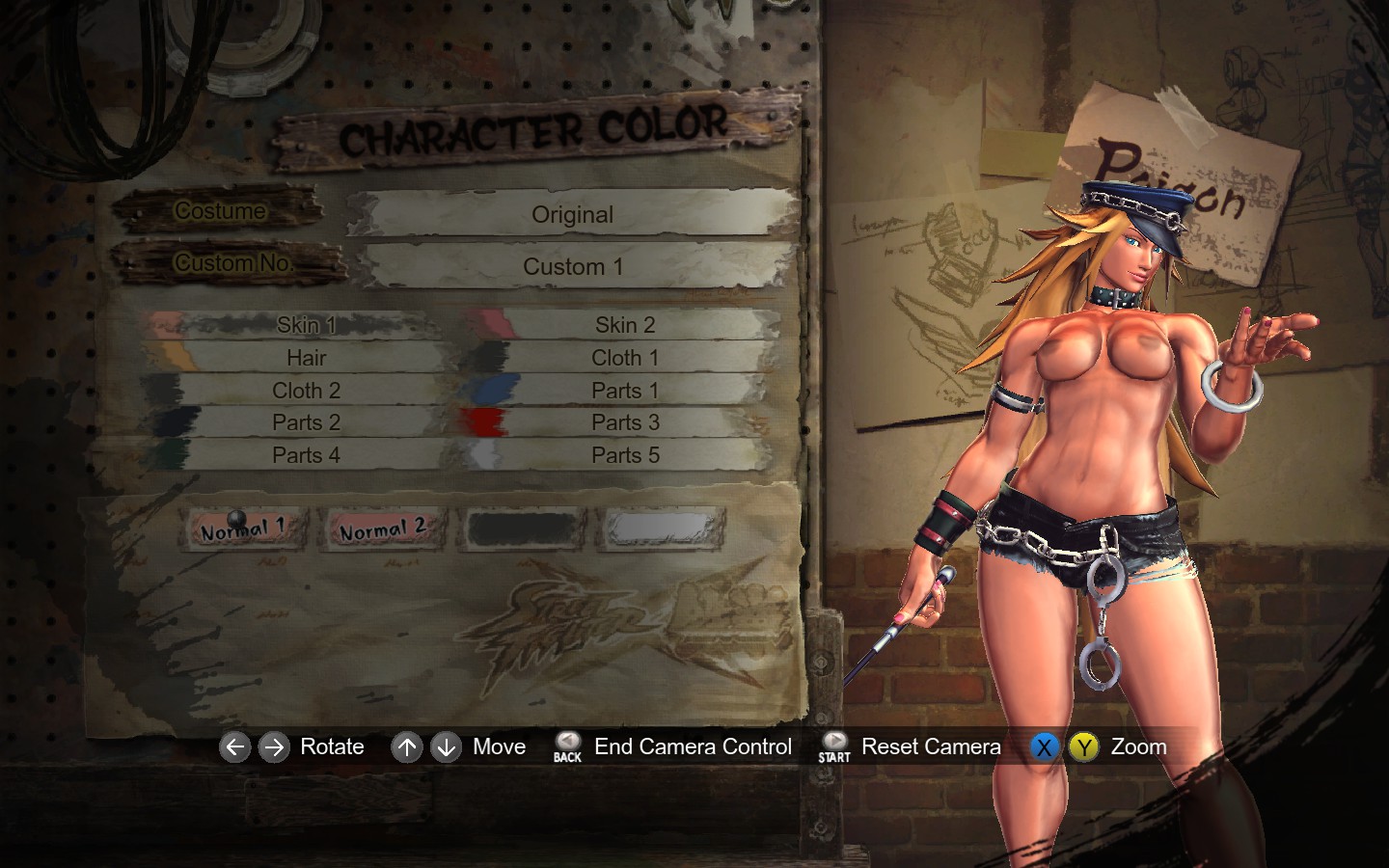Choose the Custom No. row showing Custom 1

[572, 266]
